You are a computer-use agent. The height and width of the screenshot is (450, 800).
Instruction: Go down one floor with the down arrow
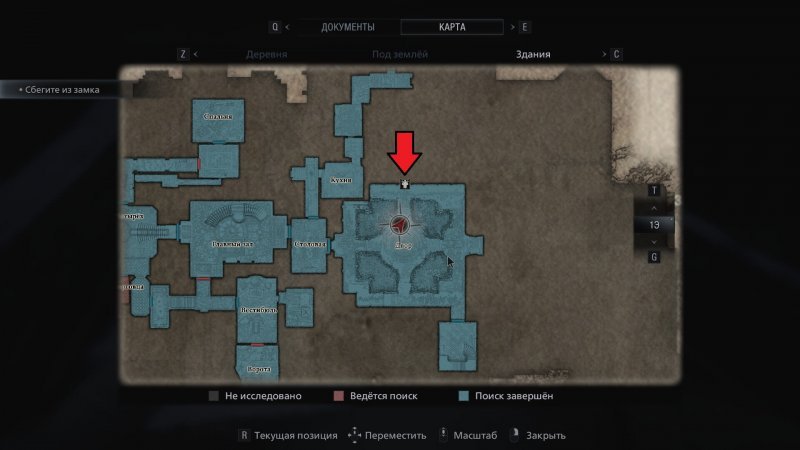(654, 241)
